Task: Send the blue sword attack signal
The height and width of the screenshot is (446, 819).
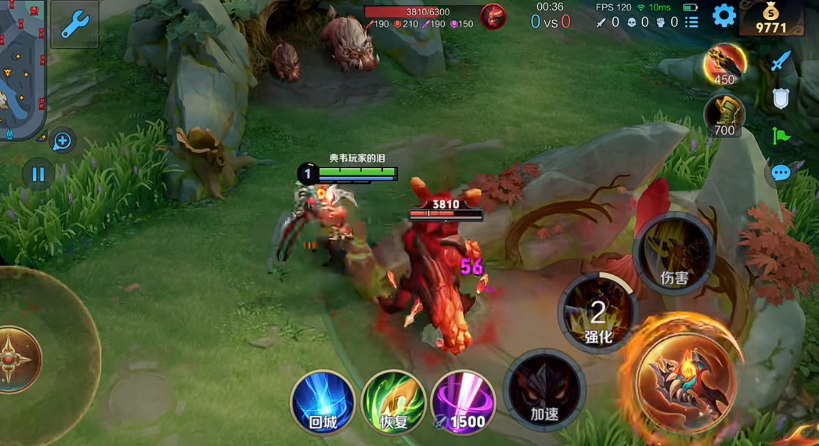Action: [780, 61]
